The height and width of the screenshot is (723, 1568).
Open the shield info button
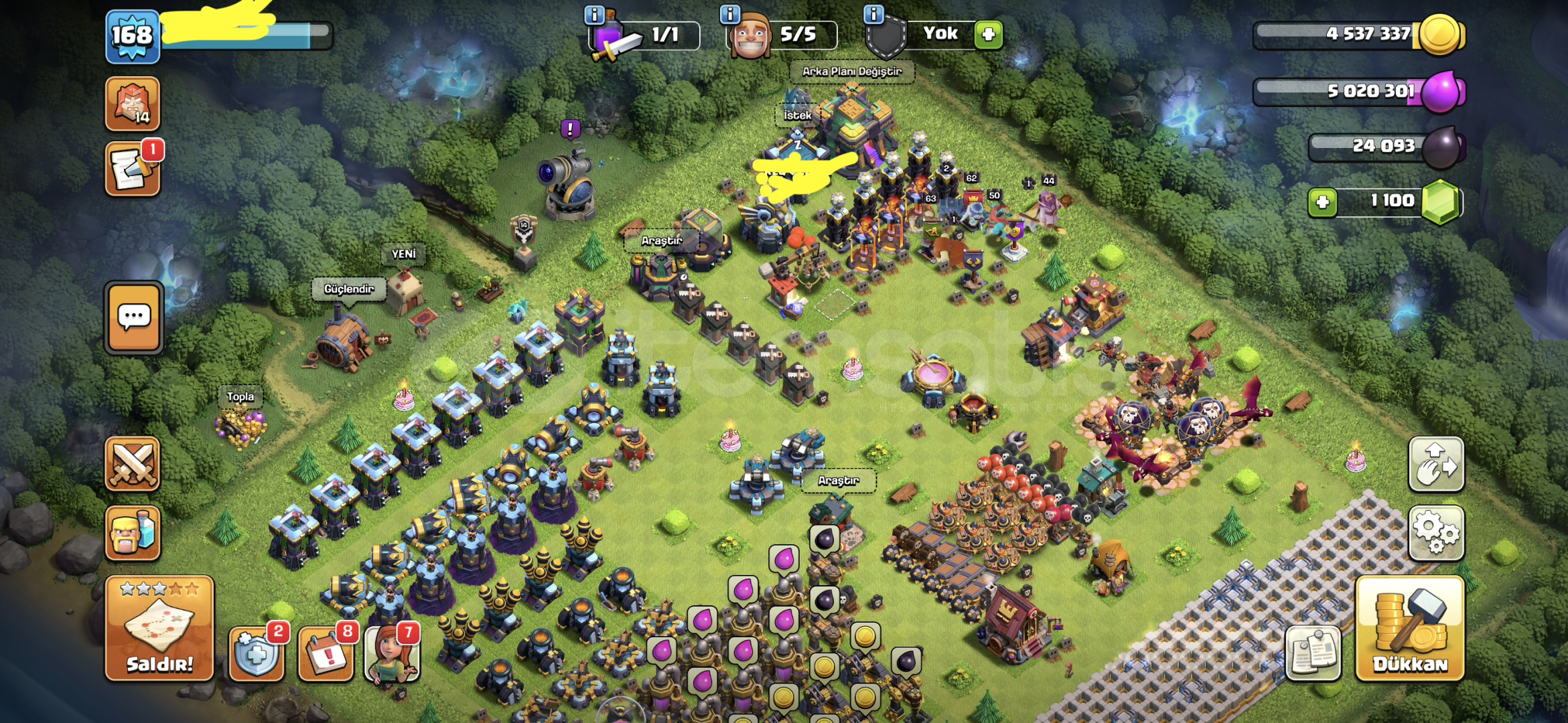(873, 14)
